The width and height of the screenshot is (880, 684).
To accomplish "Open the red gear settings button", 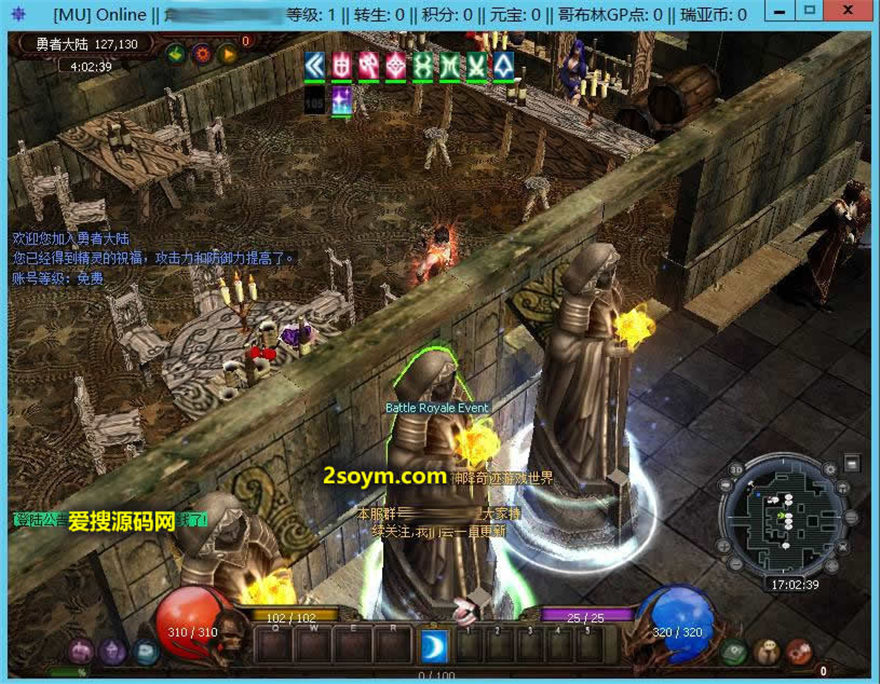I will (x=202, y=54).
